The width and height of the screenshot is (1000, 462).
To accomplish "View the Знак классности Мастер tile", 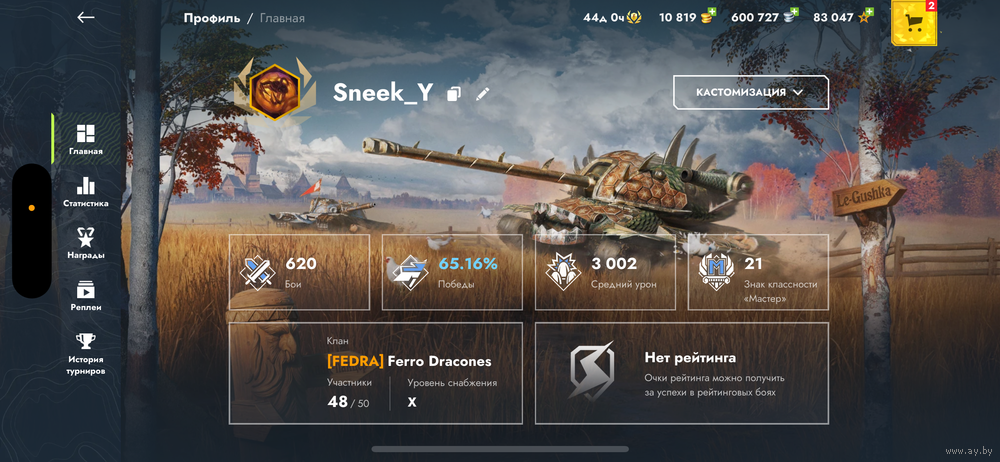I will point(758,272).
